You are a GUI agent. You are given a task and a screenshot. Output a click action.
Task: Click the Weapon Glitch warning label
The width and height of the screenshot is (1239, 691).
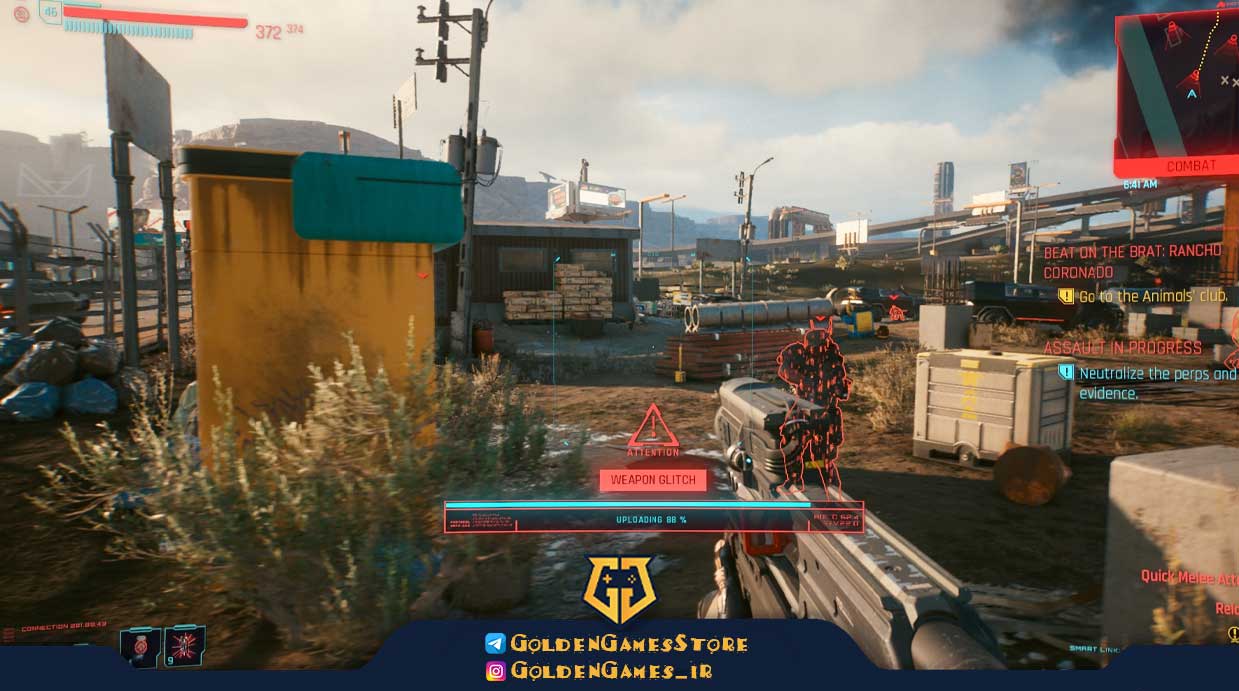click(653, 480)
